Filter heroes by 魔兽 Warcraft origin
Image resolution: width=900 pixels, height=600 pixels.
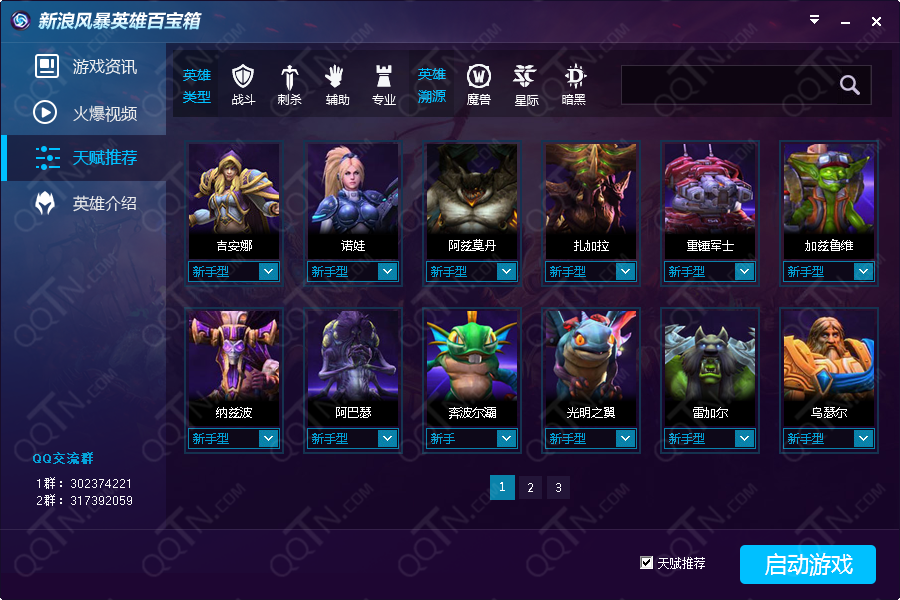(x=479, y=84)
